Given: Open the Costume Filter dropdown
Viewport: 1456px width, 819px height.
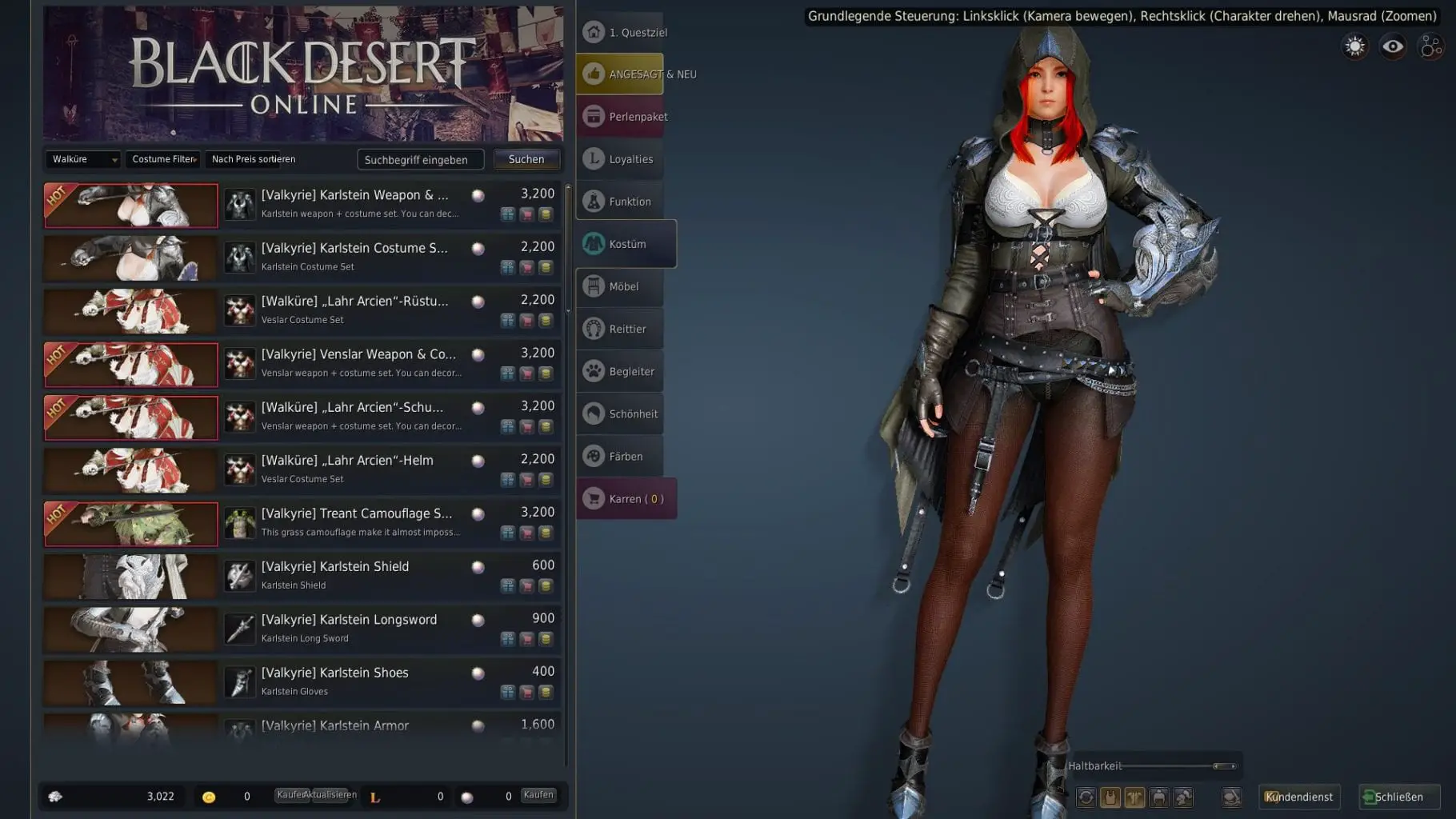Looking at the screenshot, I should pyautogui.click(x=162, y=159).
